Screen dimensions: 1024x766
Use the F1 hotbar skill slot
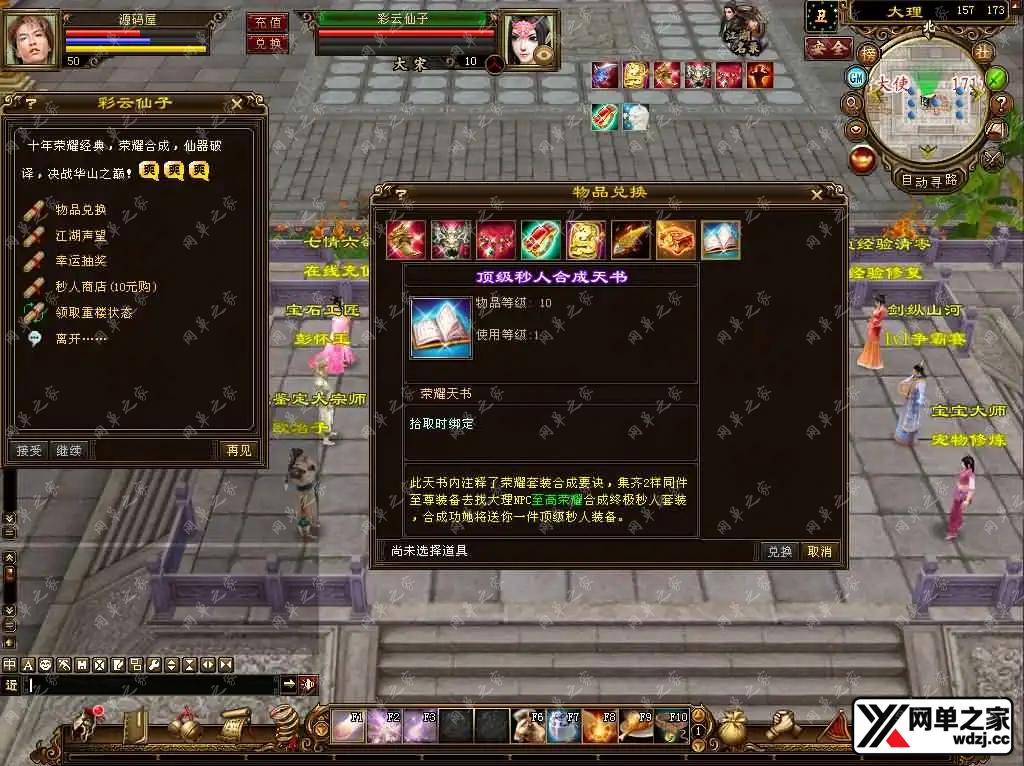pos(349,725)
